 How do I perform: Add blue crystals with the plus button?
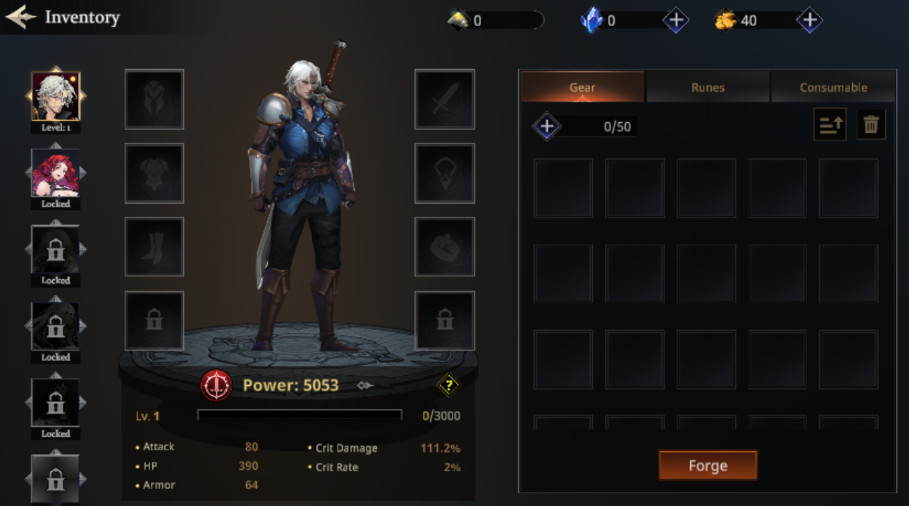point(676,20)
